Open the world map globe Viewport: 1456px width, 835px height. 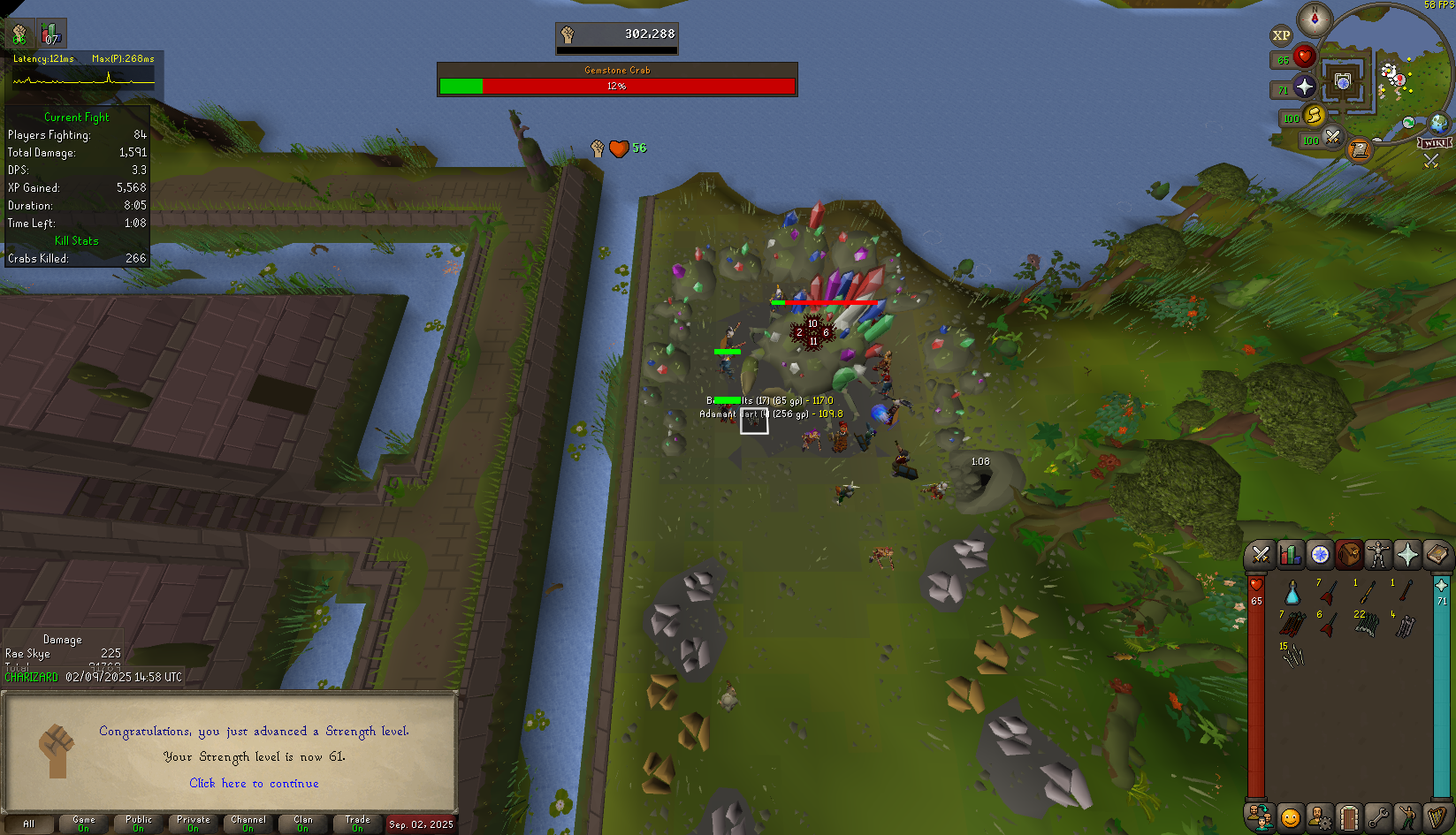pyautogui.click(x=1438, y=123)
